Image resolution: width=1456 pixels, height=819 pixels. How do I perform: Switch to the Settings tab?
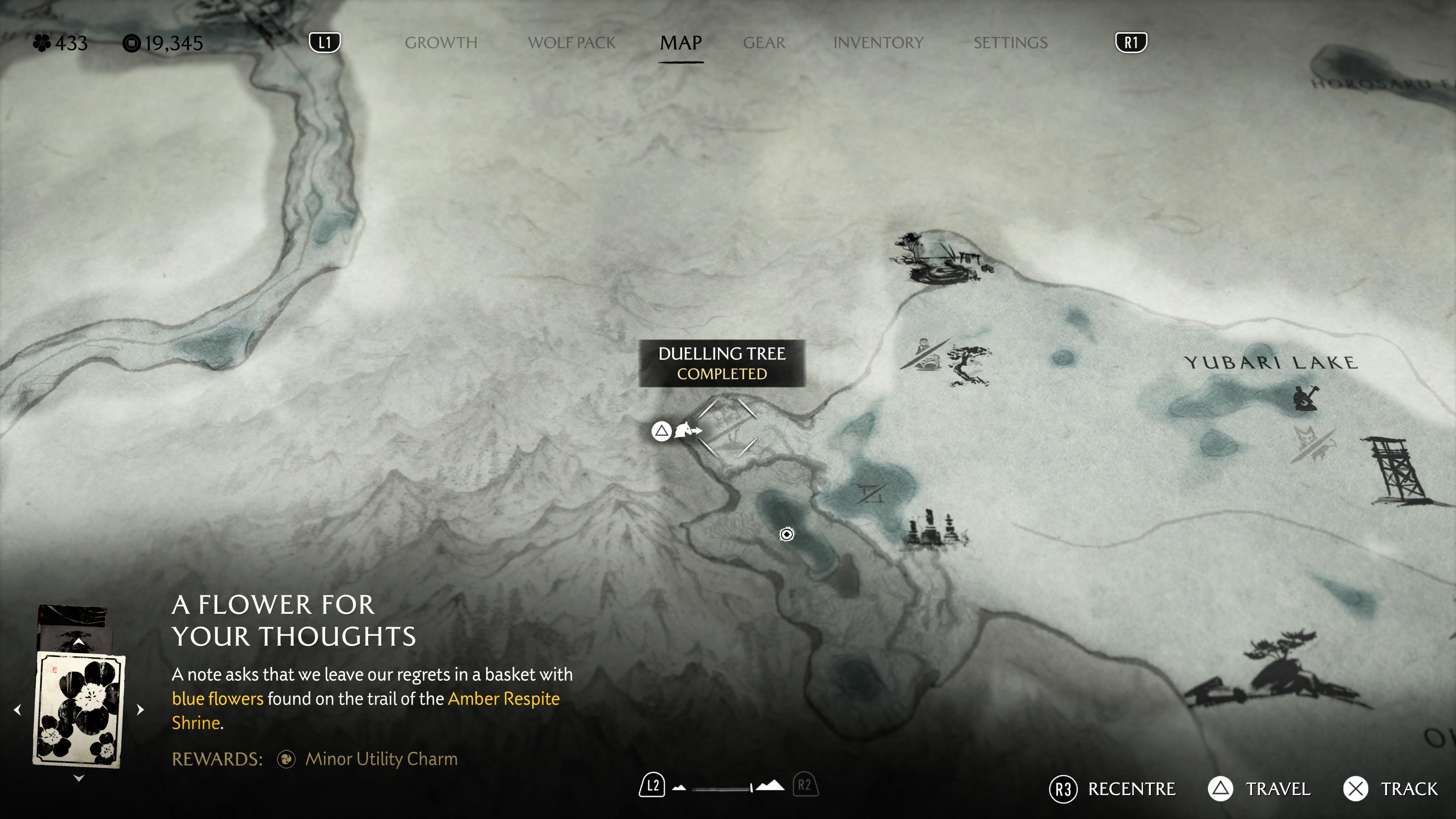pyautogui.click(x=1010, y=43)
